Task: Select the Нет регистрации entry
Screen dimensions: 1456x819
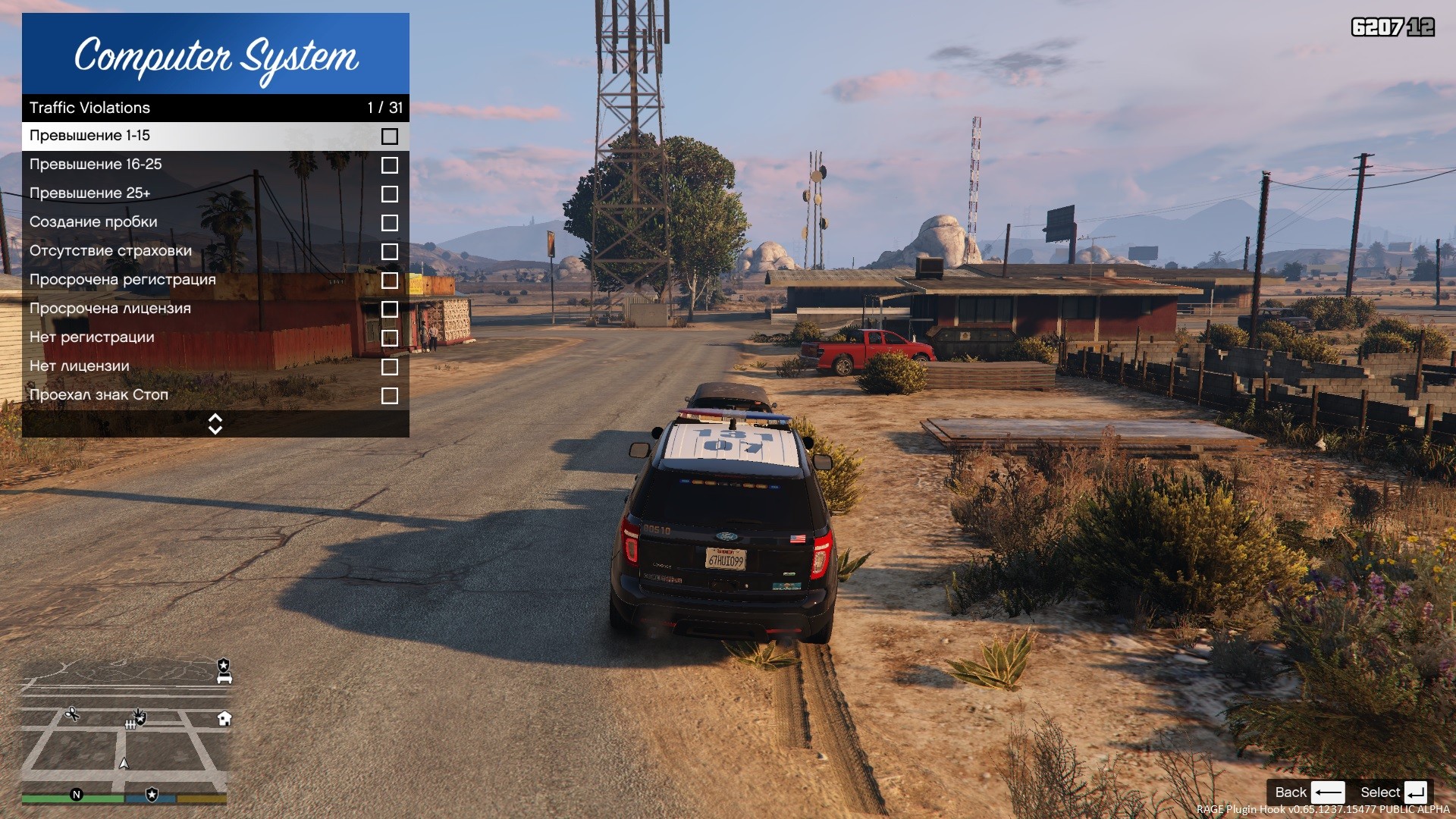Action: tap(215, 337)
